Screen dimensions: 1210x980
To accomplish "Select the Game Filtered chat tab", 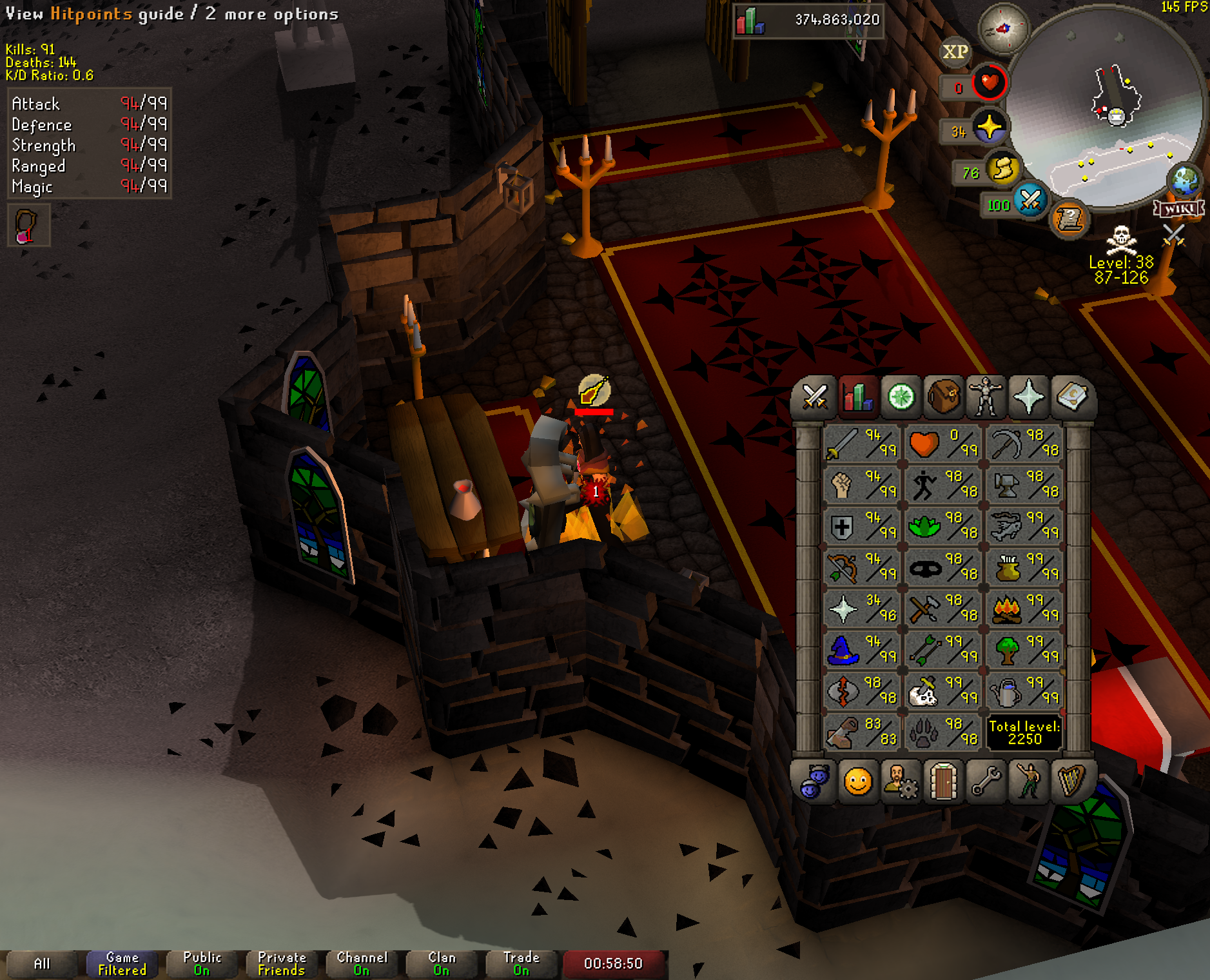I will tap(122, 963).
